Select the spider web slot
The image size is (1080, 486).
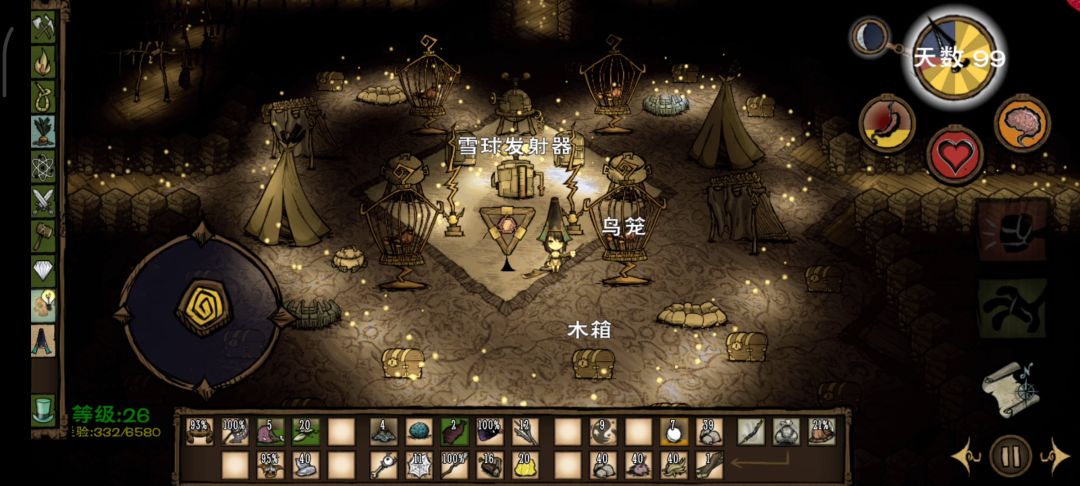coord(418,464)
